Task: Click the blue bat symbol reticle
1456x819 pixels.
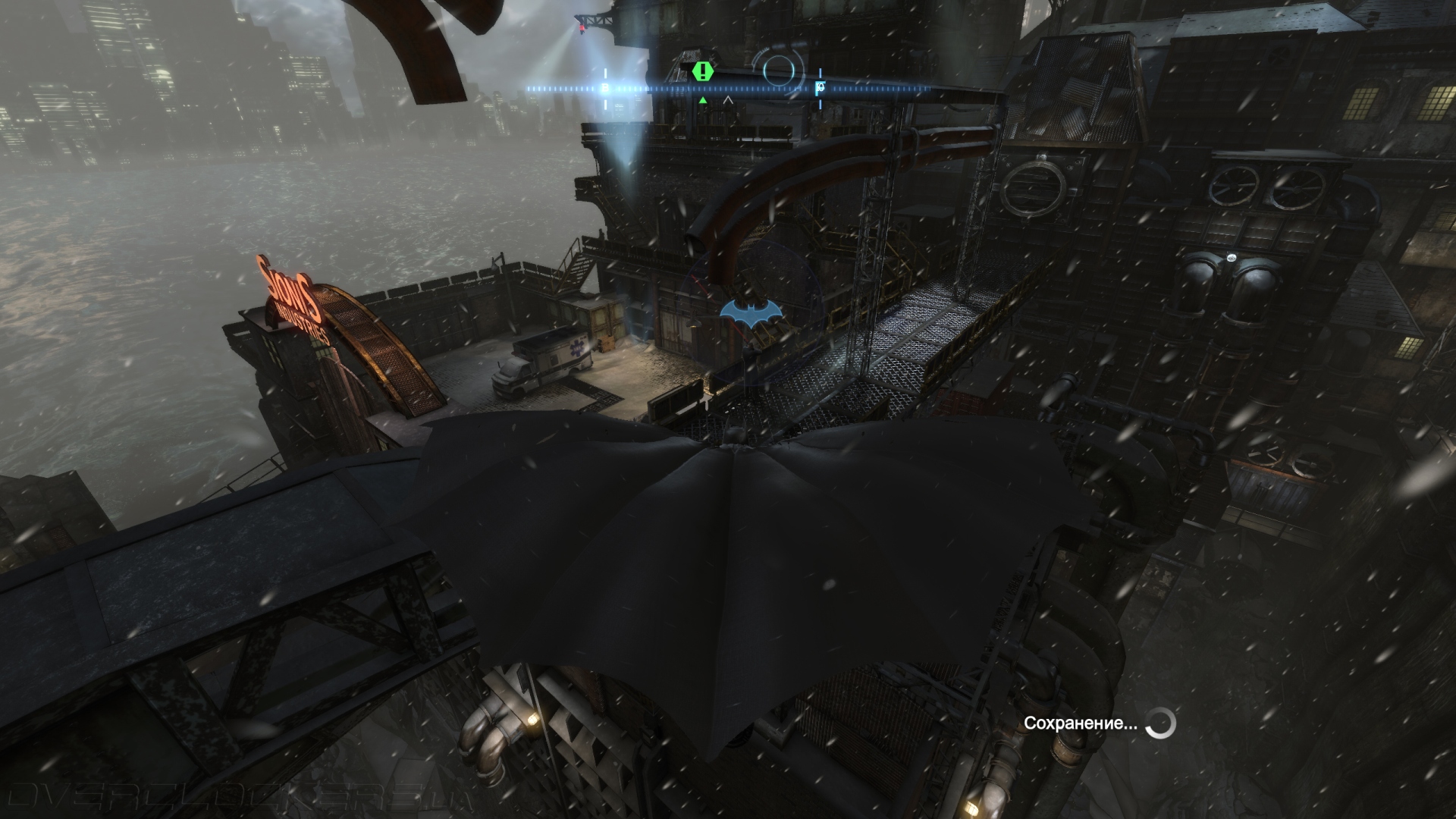Action: coord(750,313)
